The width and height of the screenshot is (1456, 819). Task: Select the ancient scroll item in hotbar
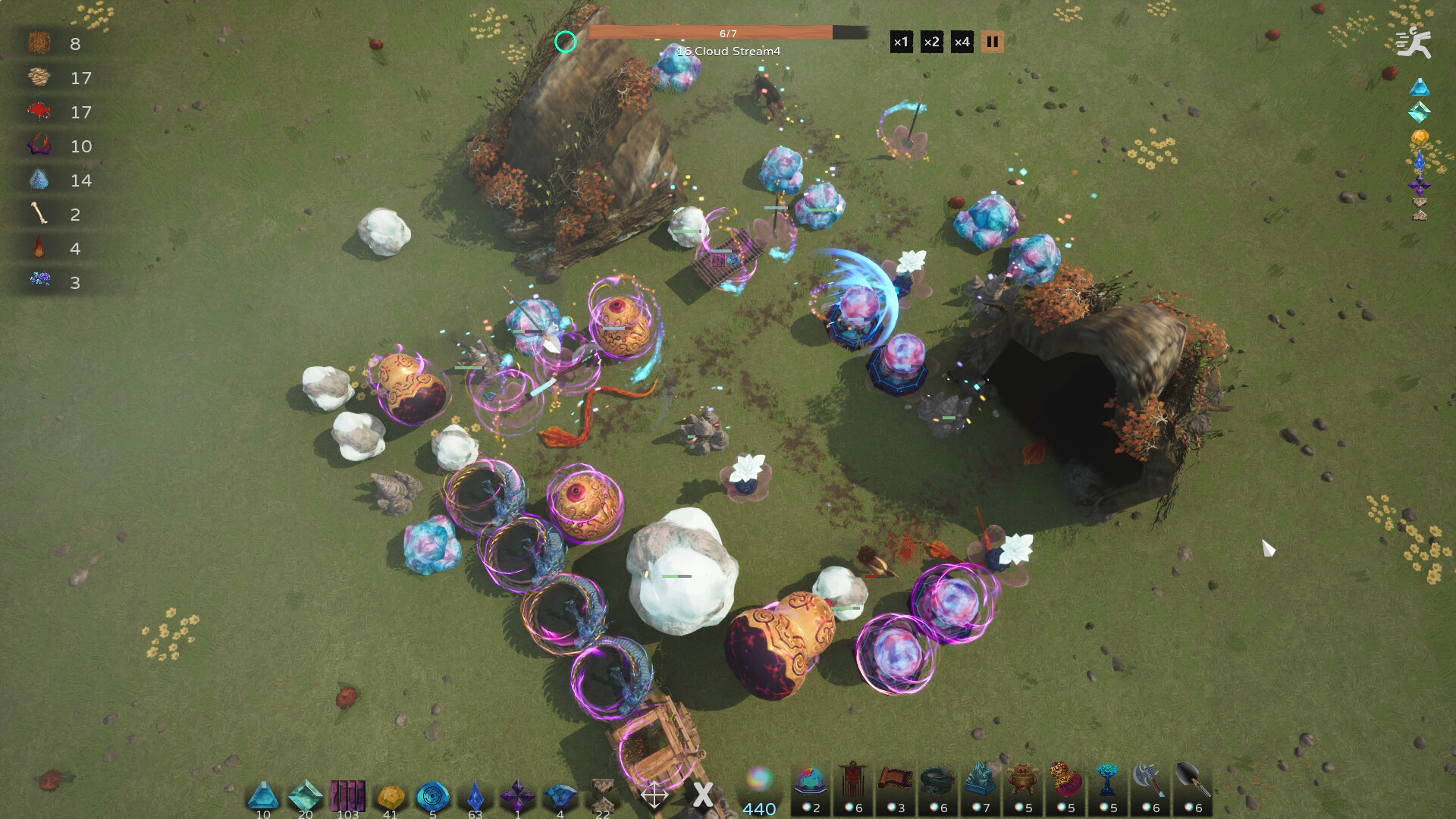click(x=897, y=790)
